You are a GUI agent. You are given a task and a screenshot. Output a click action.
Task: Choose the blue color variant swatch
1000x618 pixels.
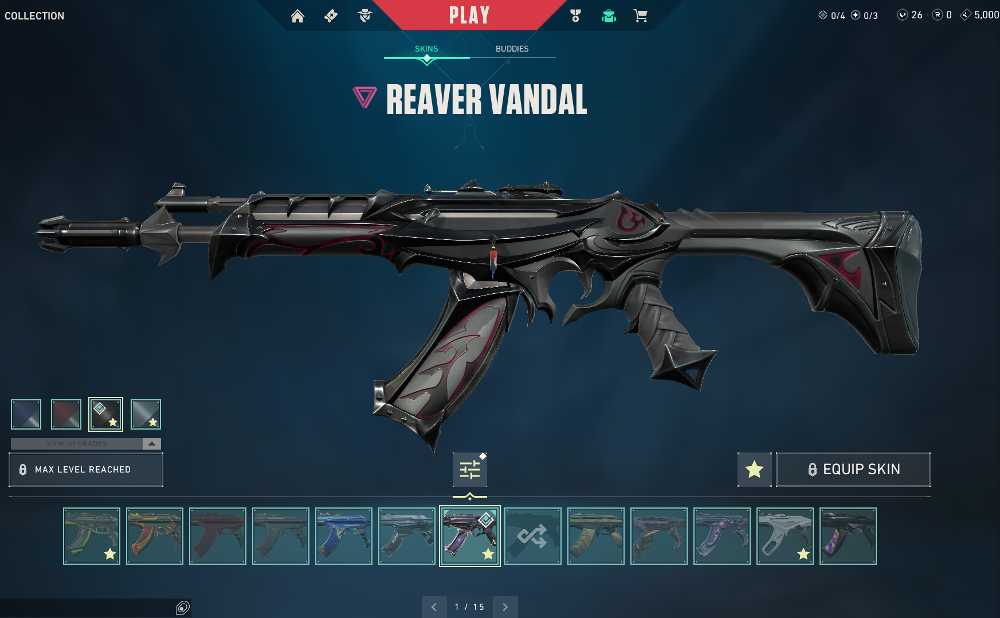[26, 414]
